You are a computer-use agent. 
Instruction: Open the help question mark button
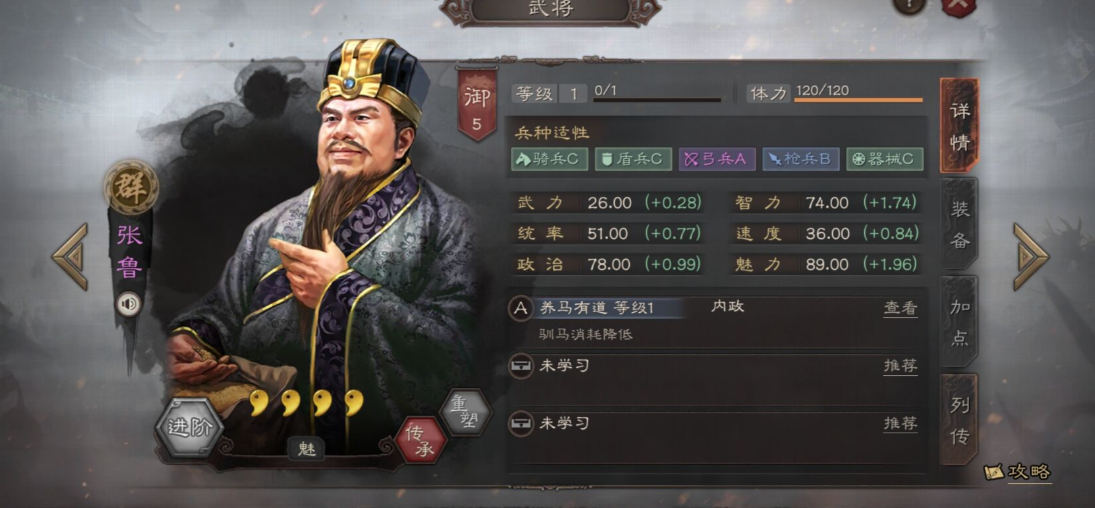pos(909,5)
